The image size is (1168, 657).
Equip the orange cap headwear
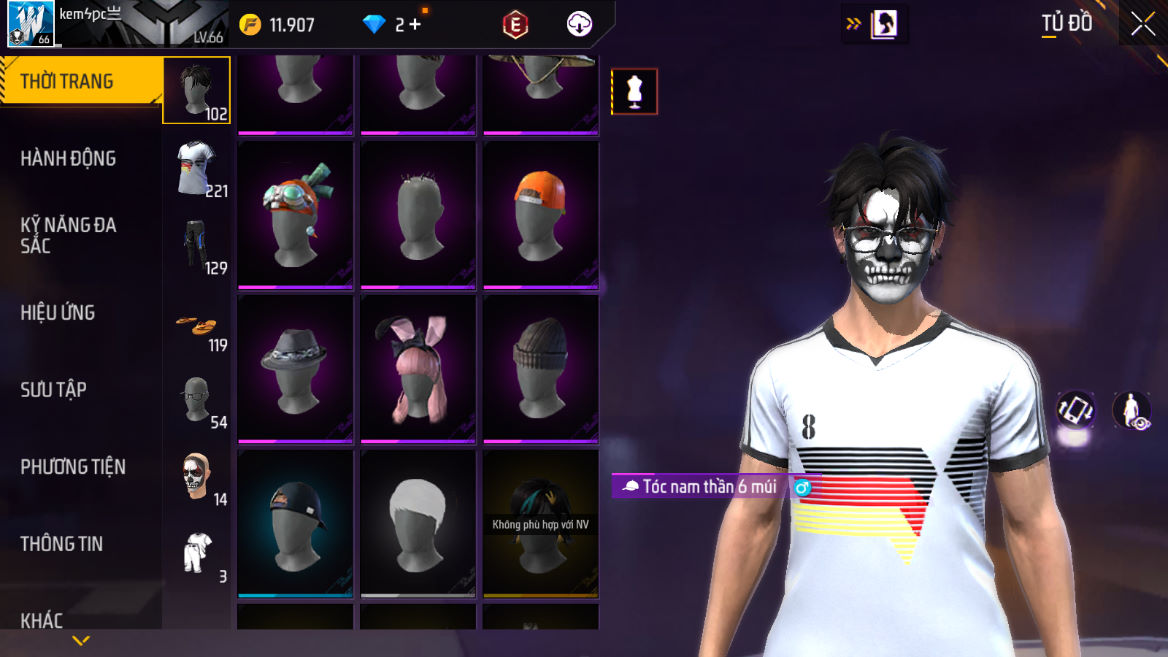pyautogui.click(x=541, y=215)
